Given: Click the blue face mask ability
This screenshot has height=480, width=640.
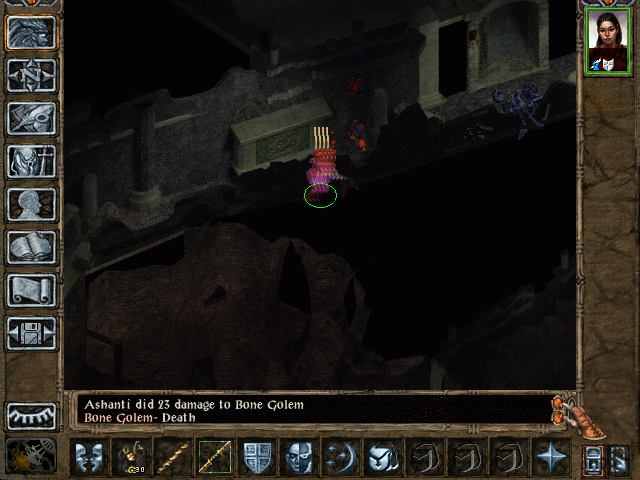Looking at the screenshot, I should (x=299, y=457).
